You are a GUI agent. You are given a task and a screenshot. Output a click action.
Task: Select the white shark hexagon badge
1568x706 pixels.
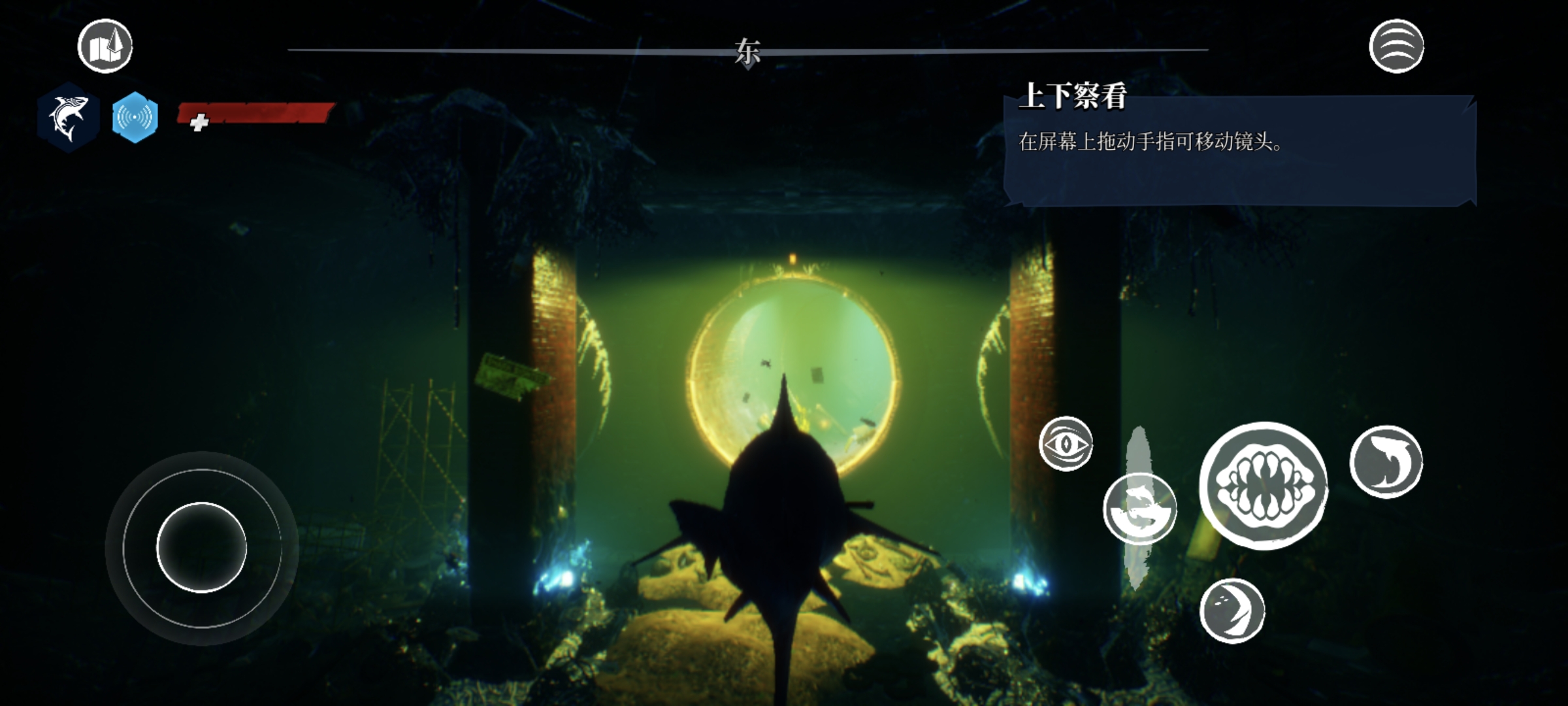68,118
